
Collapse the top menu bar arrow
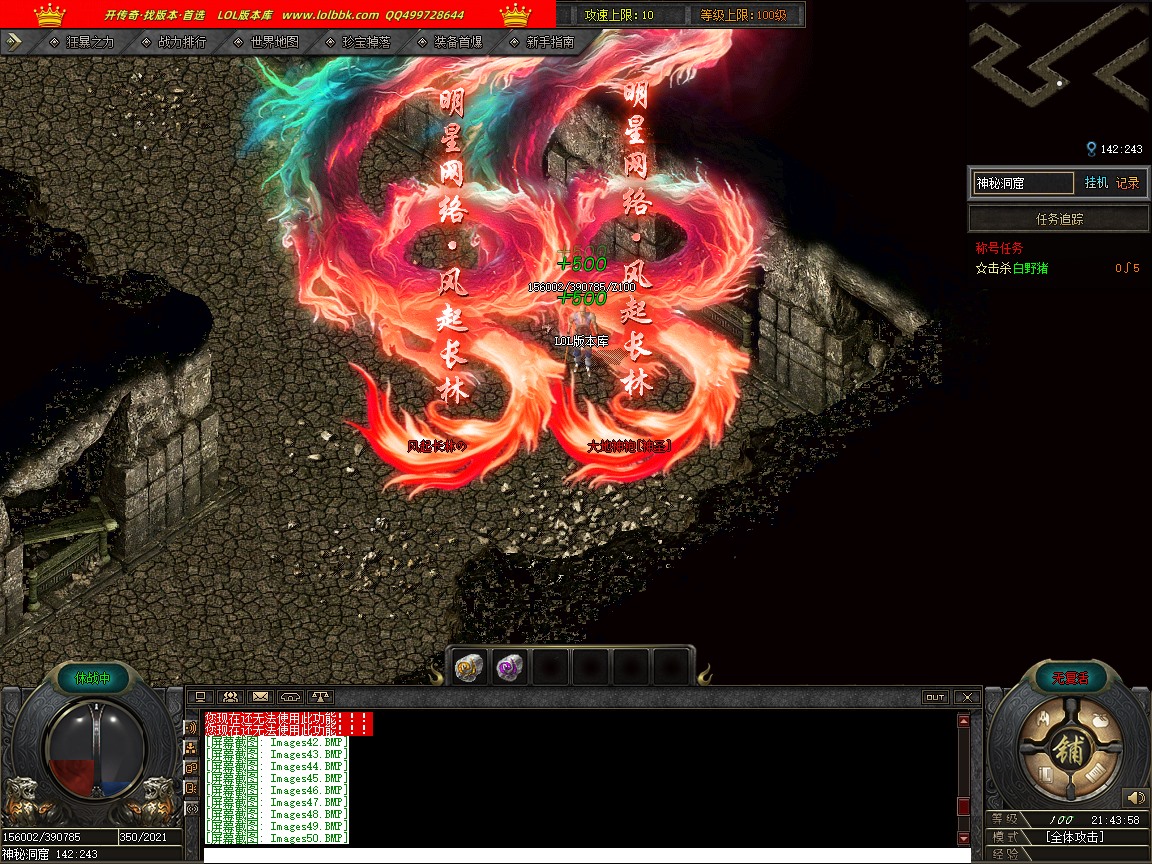click(x=14, y=42)
